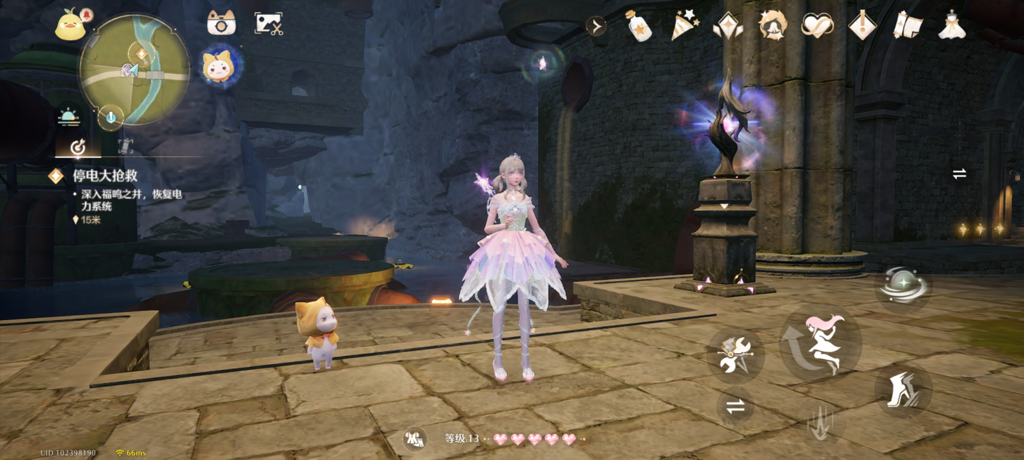The height and width of the screenshot is (460, 1024).
Task: Tap the yellow chick notification icon
Action: coord(71,24)
